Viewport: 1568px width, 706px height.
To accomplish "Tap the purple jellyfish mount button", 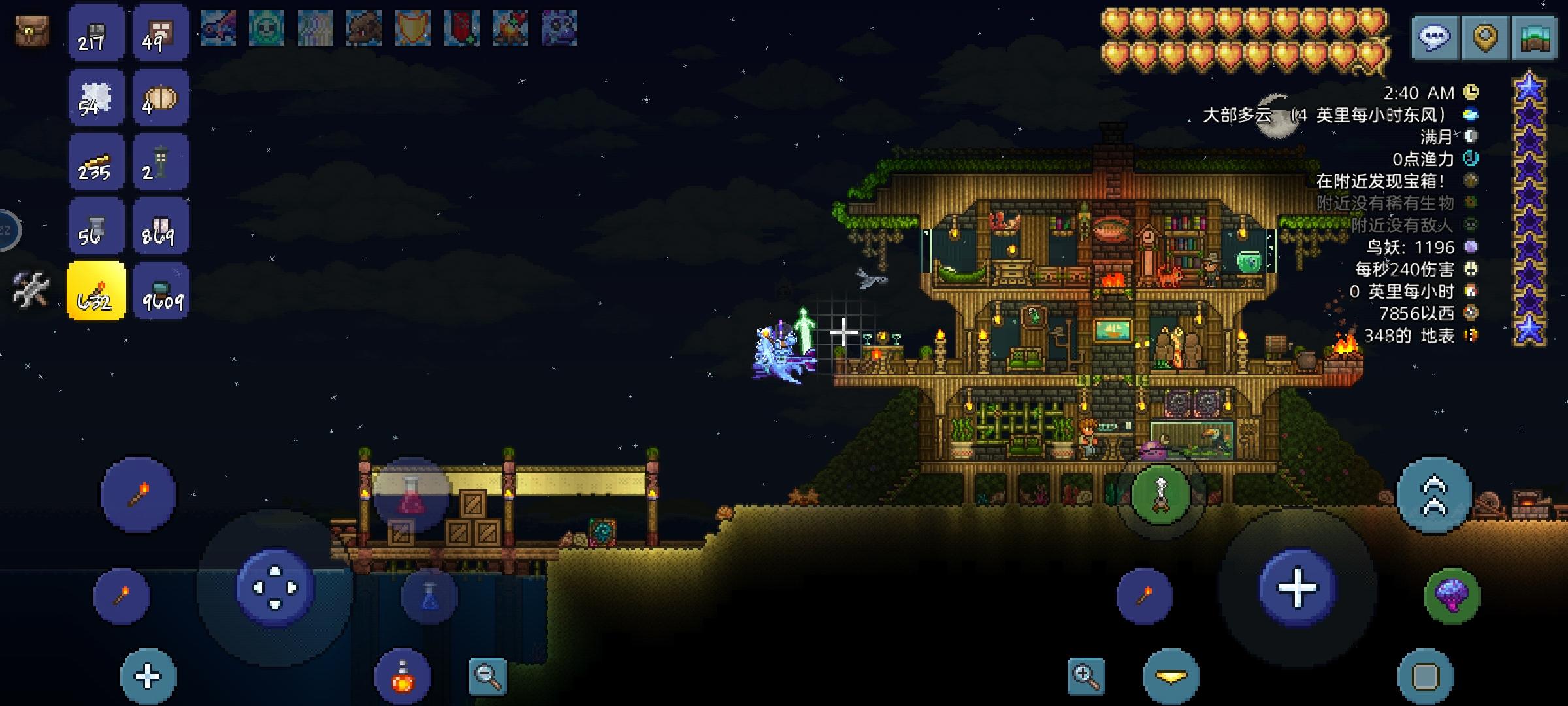I will coord(1452,595).
